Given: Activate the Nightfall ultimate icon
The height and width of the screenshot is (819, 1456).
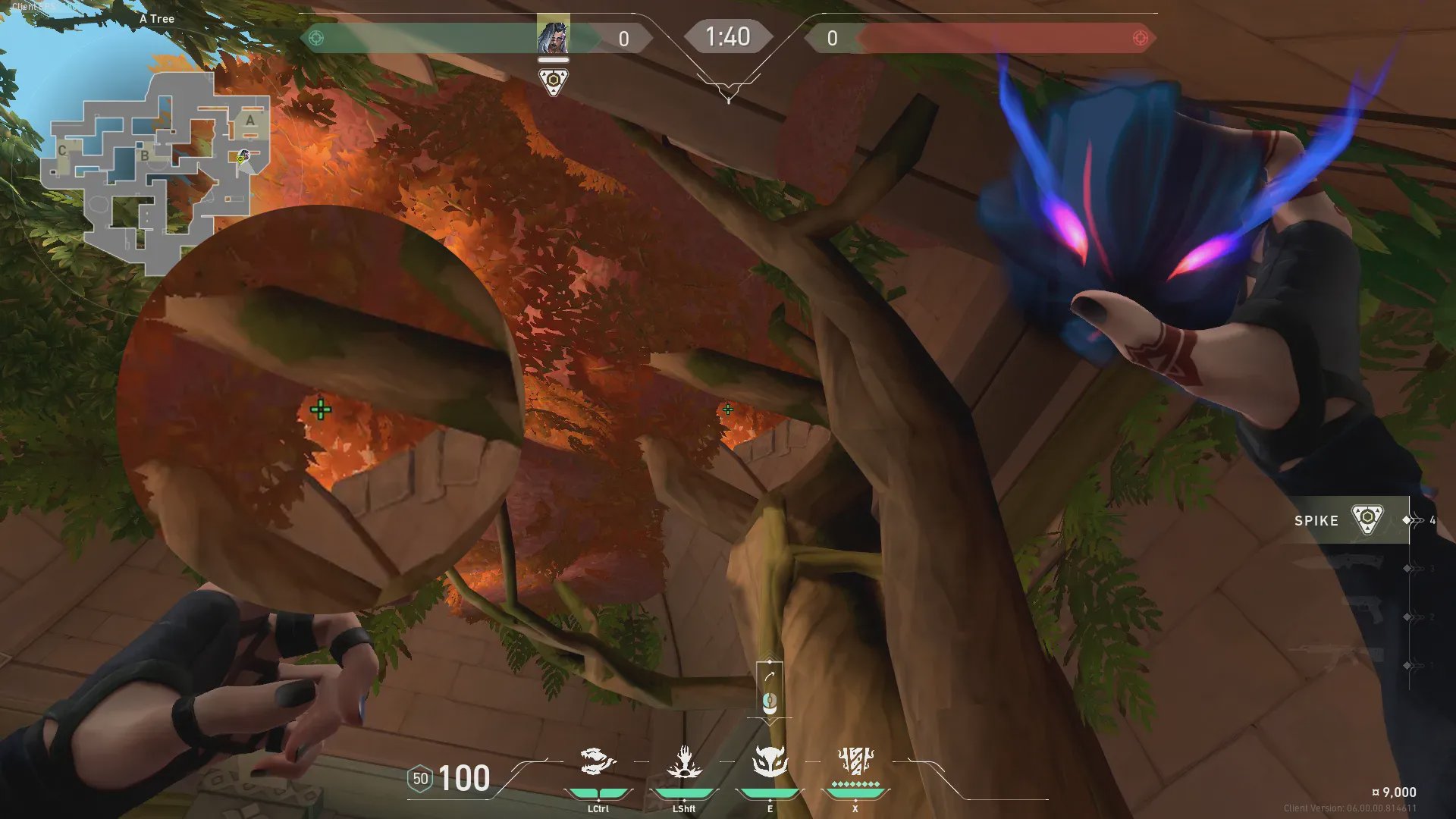Looking at the screenshot, I should 855,761.
